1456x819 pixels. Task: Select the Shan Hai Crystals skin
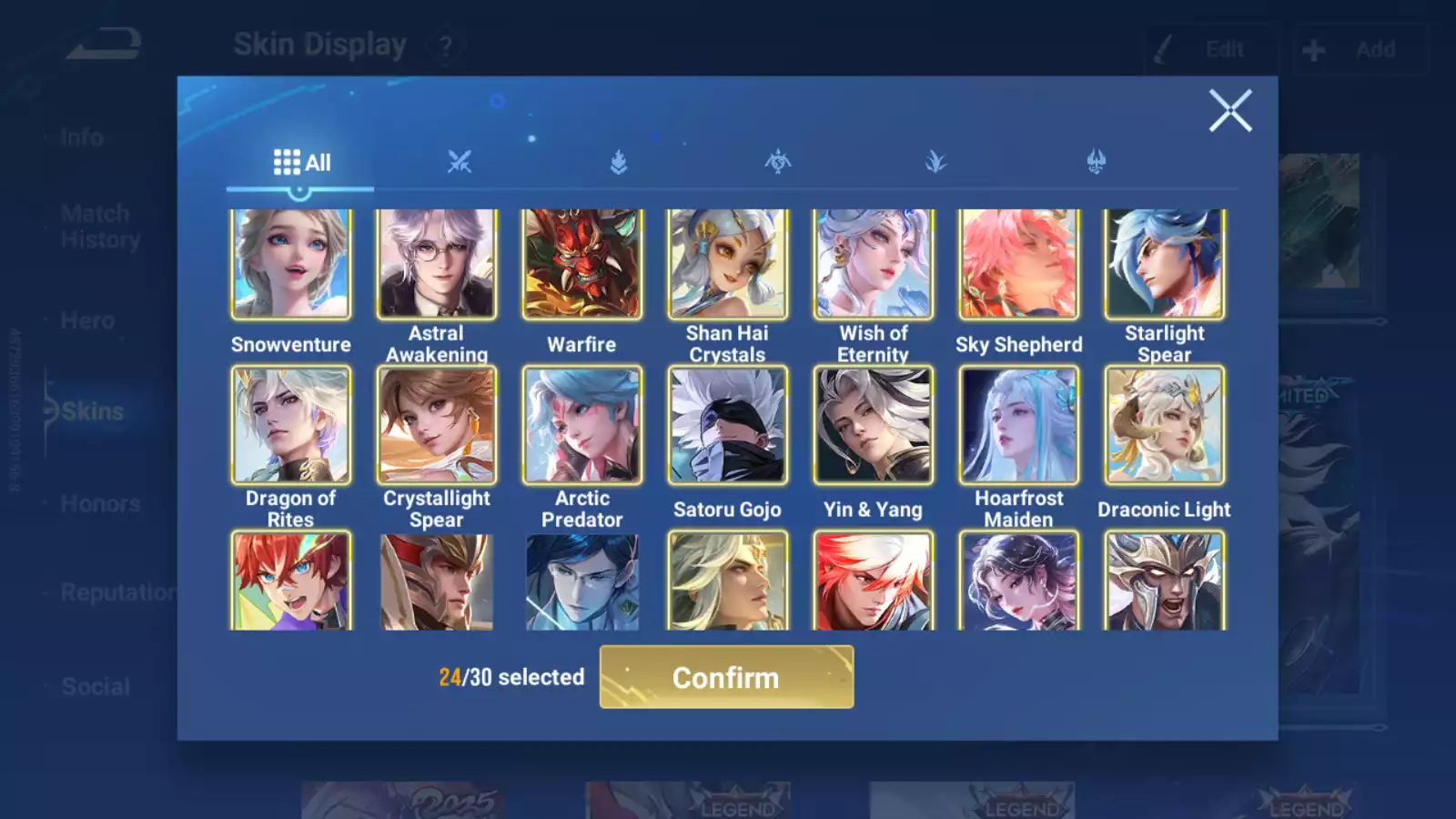click(x=727, y=265)
